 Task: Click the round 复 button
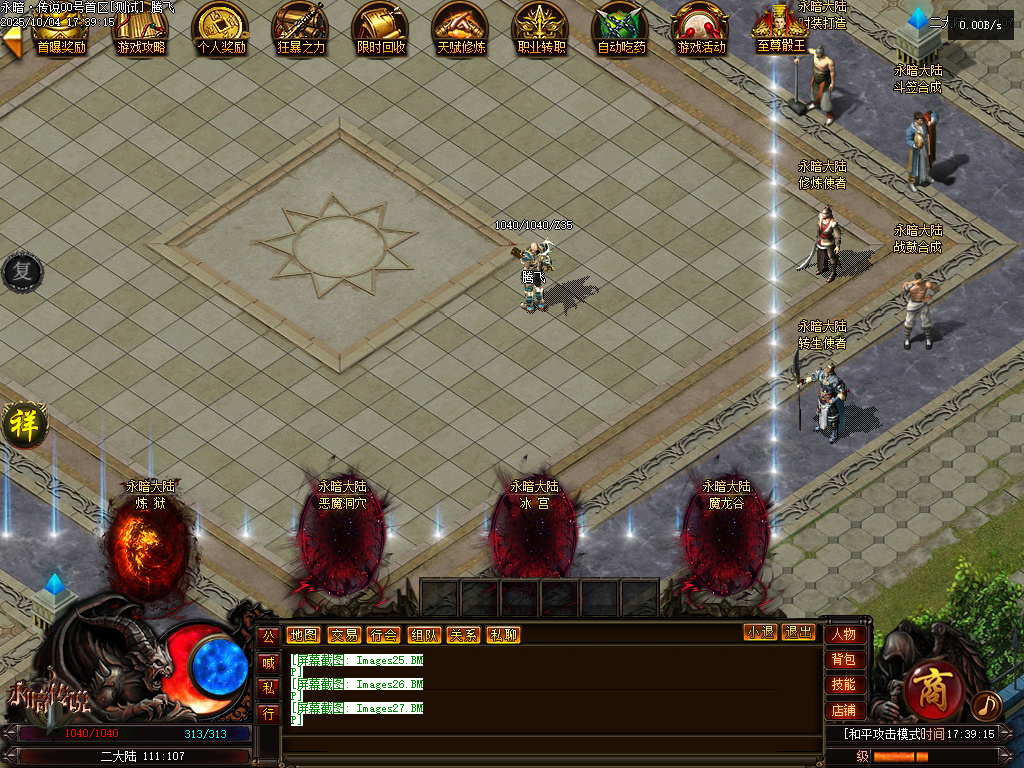tap(21, 272)
